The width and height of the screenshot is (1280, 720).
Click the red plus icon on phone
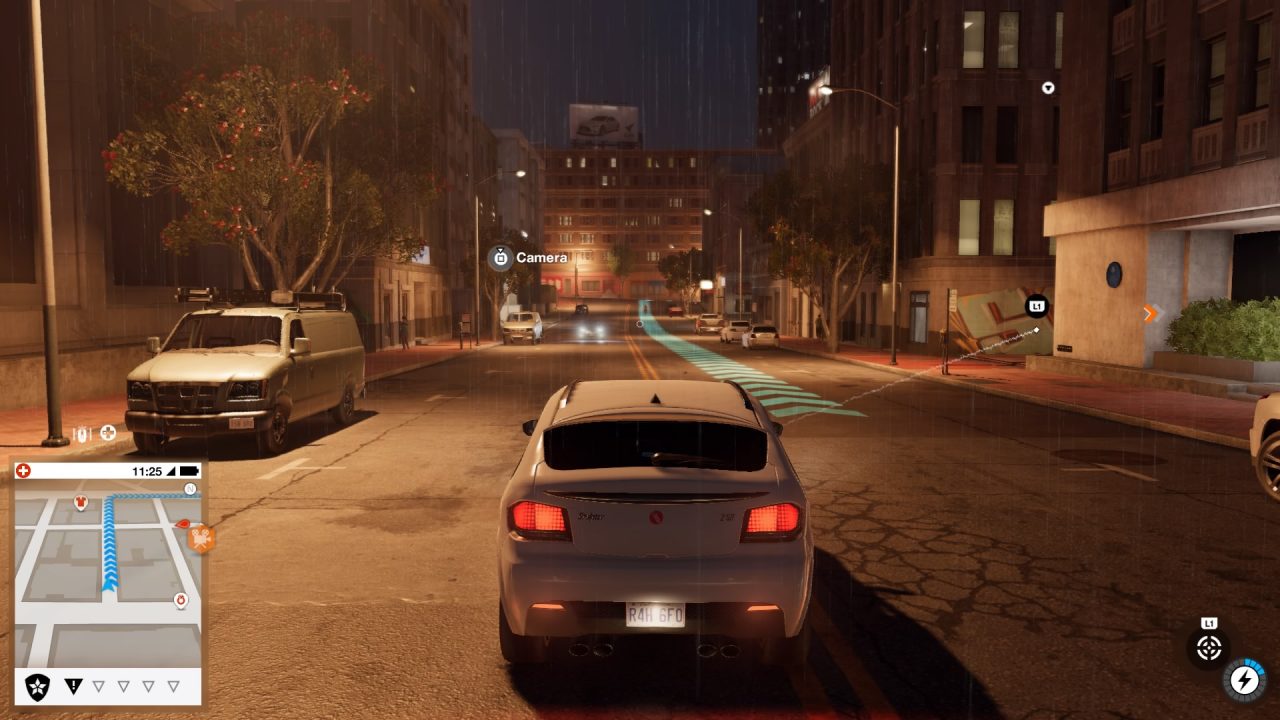click(x=23, y=471)
